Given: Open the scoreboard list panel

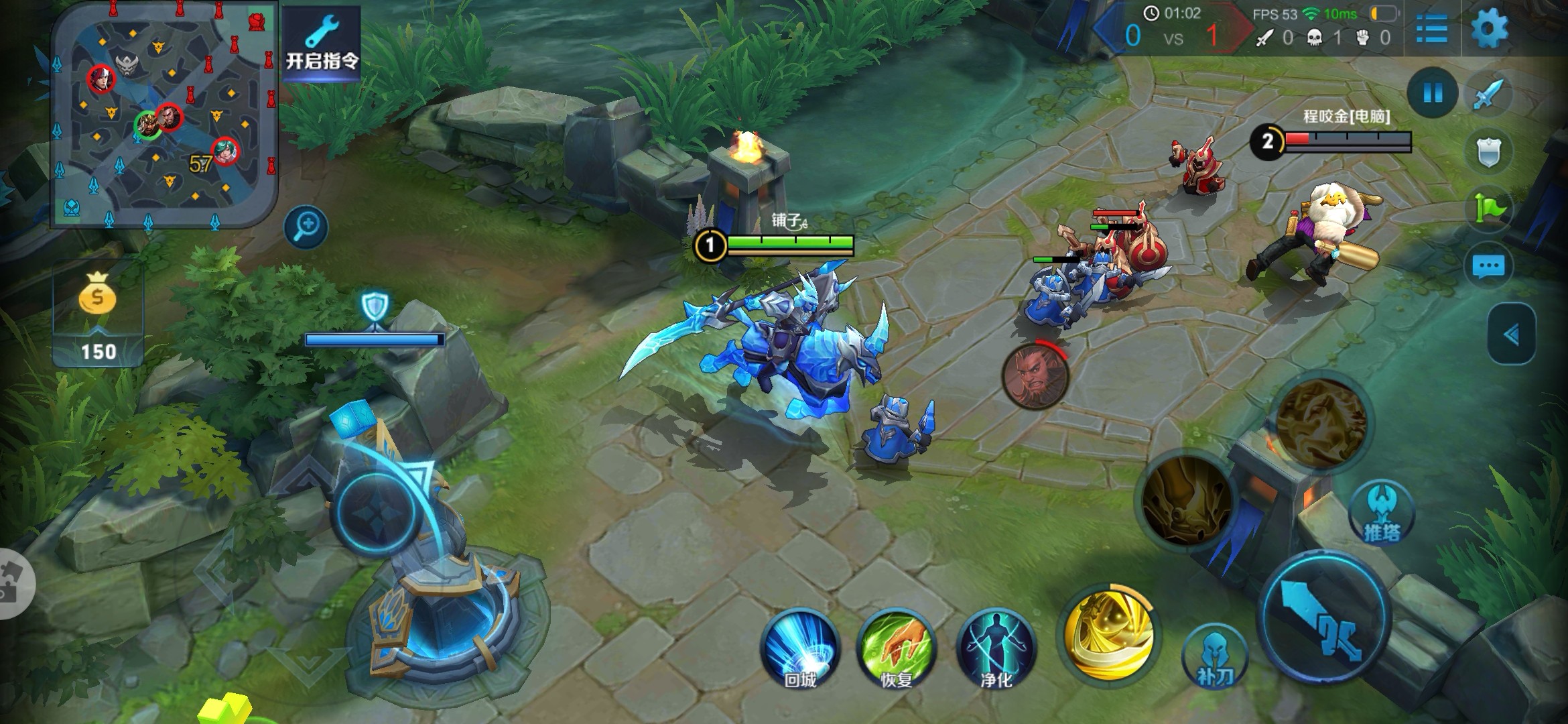Looking at the screenshot, I should tap(1431, 28).
